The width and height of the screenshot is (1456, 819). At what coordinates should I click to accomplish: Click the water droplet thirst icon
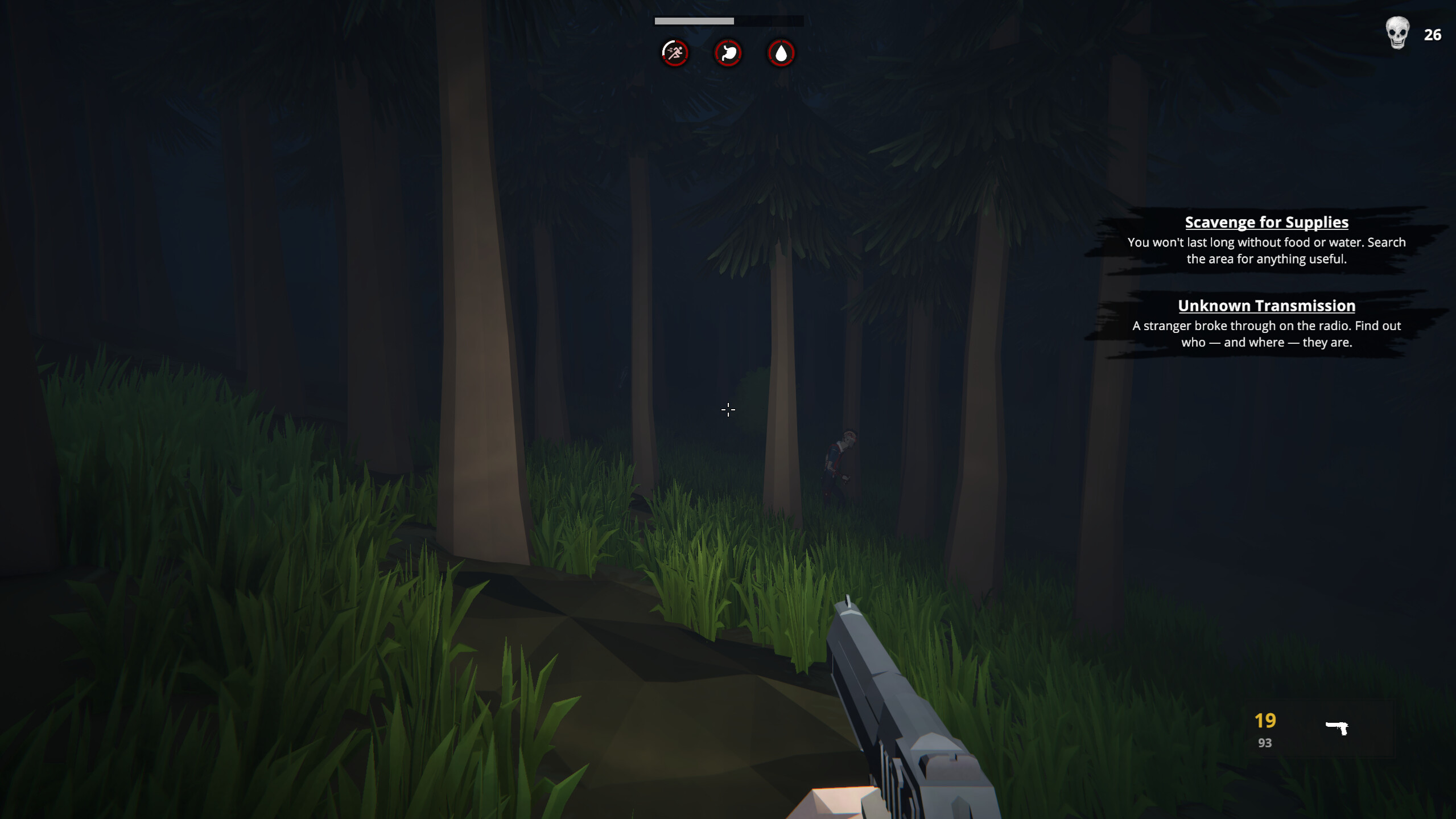[782, 52]
